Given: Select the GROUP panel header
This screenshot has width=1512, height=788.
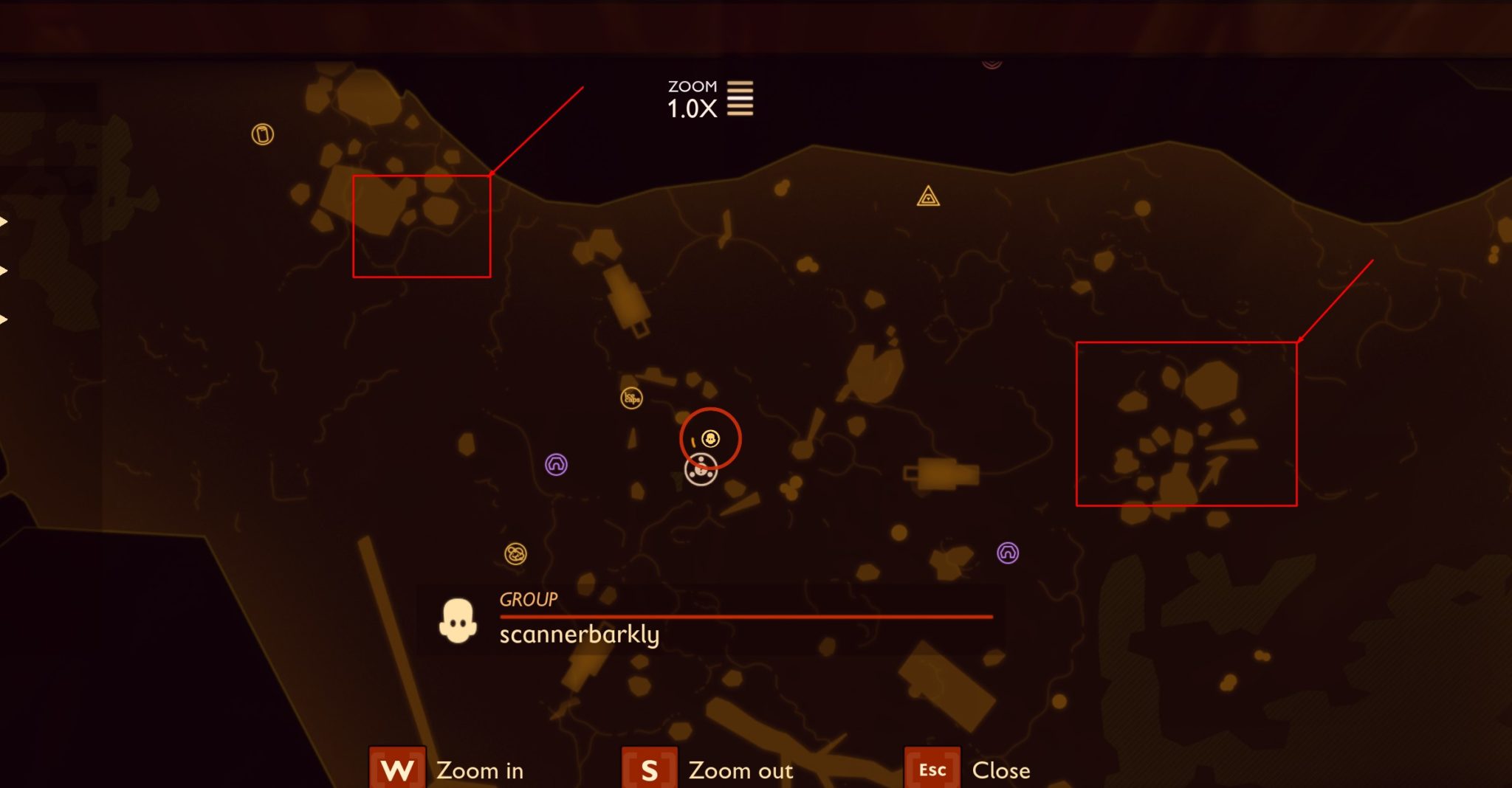Looking at the screenshot, I should coord(527,600).
